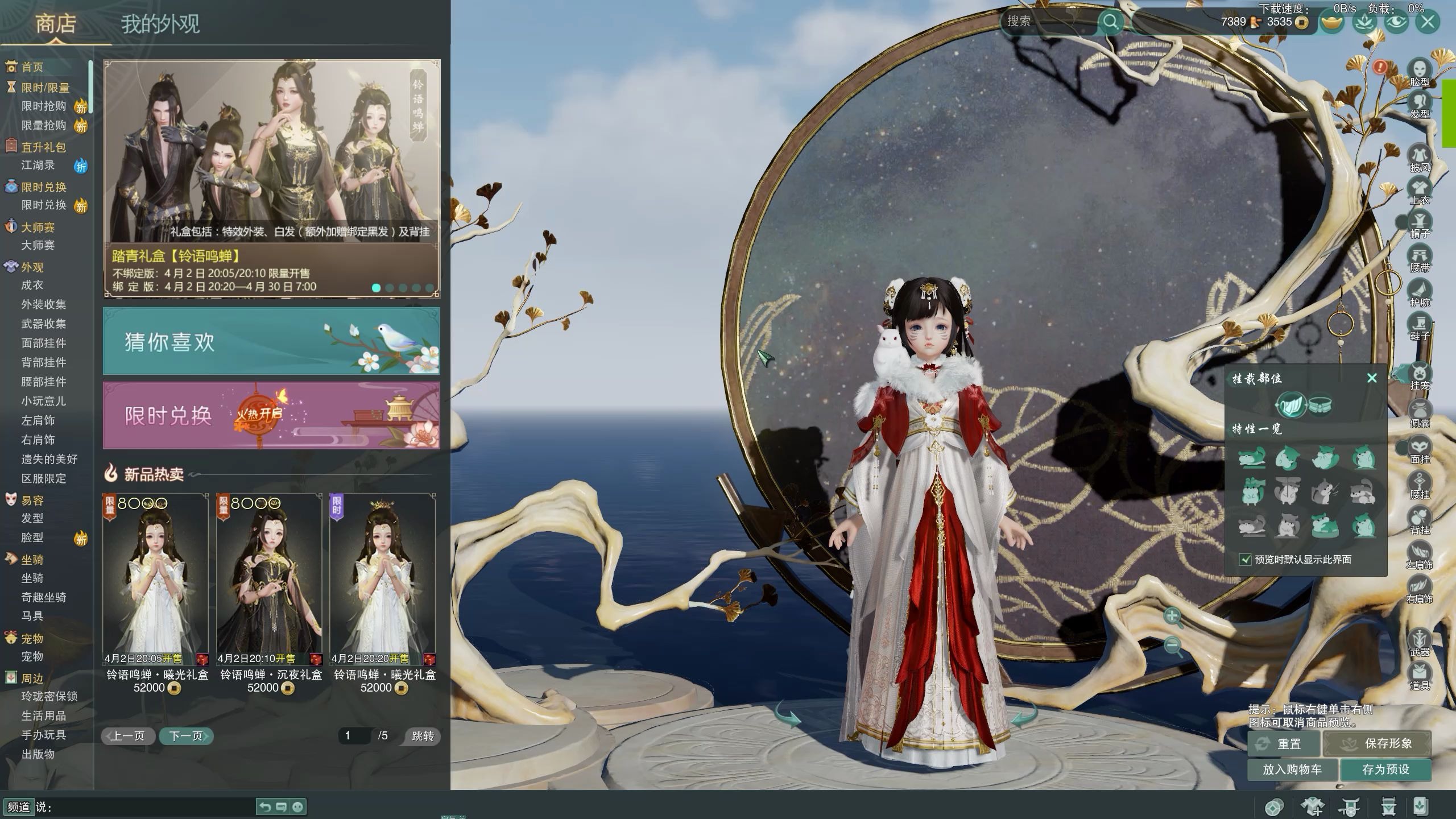Go to the next page with 下一页

coord(185,736)
